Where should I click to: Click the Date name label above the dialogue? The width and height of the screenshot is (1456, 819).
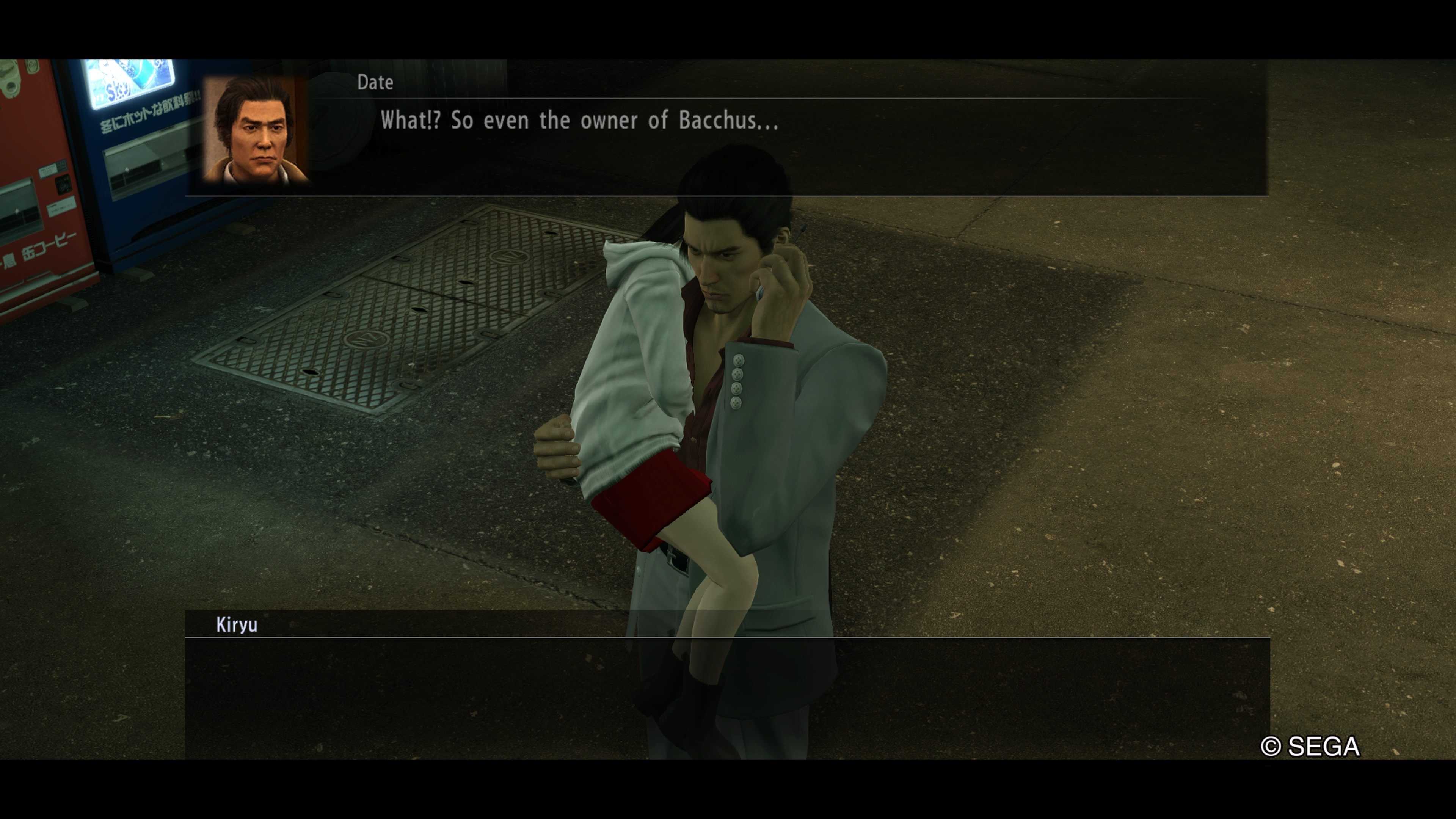(376, 83)
